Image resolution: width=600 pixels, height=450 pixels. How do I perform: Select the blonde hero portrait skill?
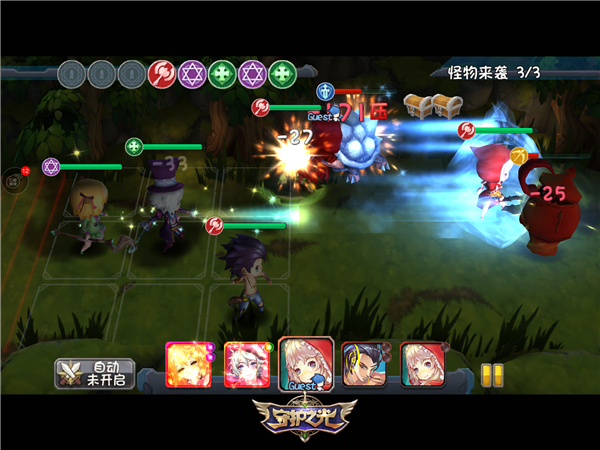187,364
